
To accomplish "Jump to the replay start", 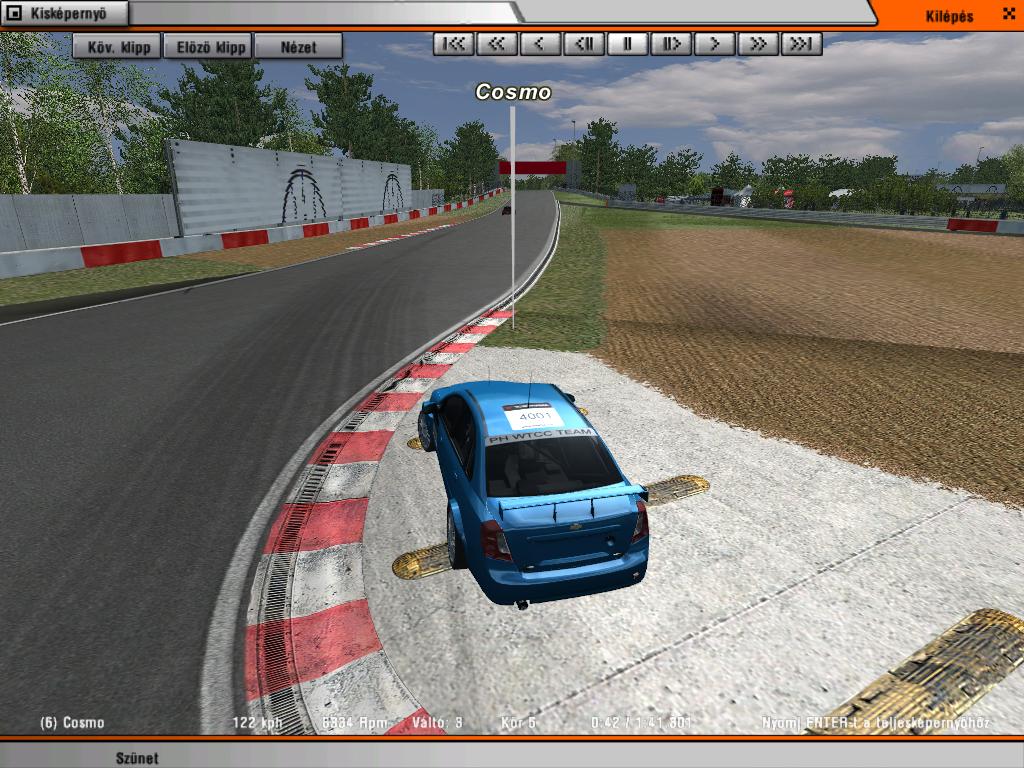I will coord(454,44).
